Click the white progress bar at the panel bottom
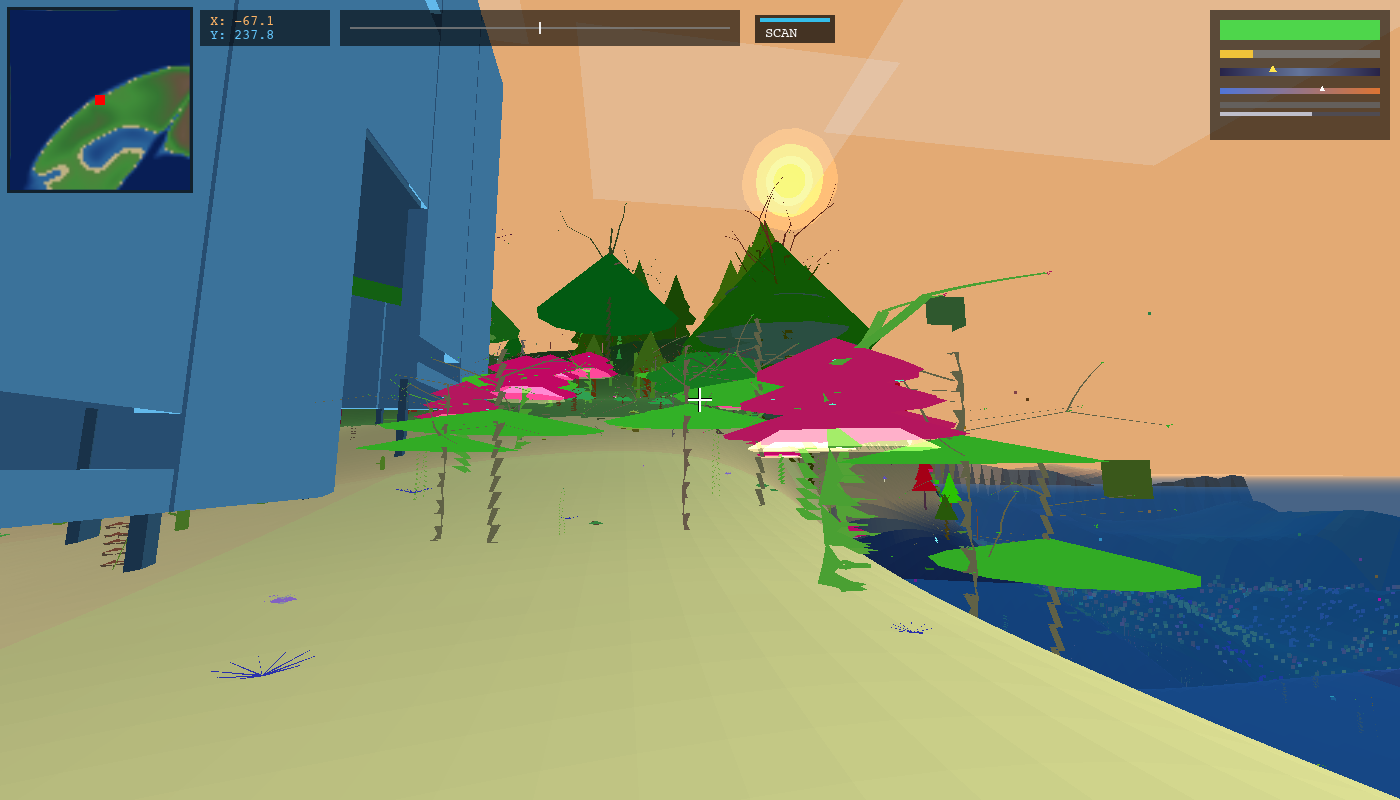Viewport: 1400px width, 800px height. coord(1266,114)
